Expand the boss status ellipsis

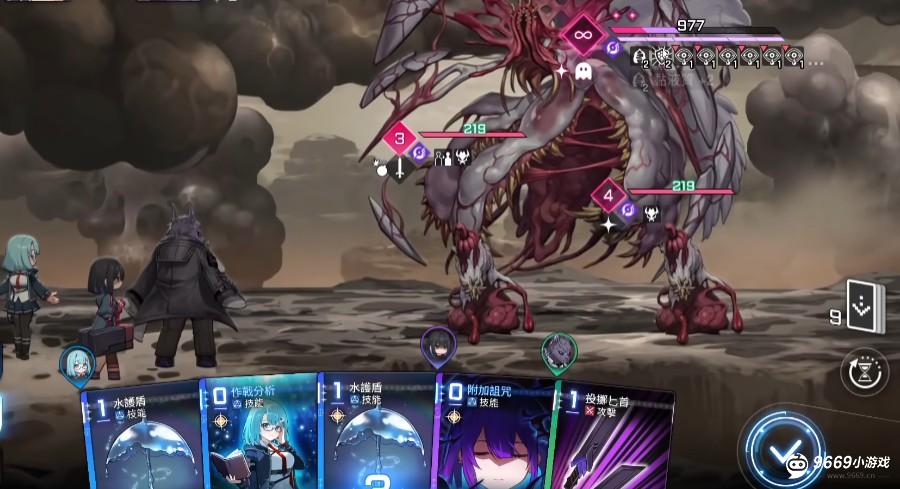[817, 61]
